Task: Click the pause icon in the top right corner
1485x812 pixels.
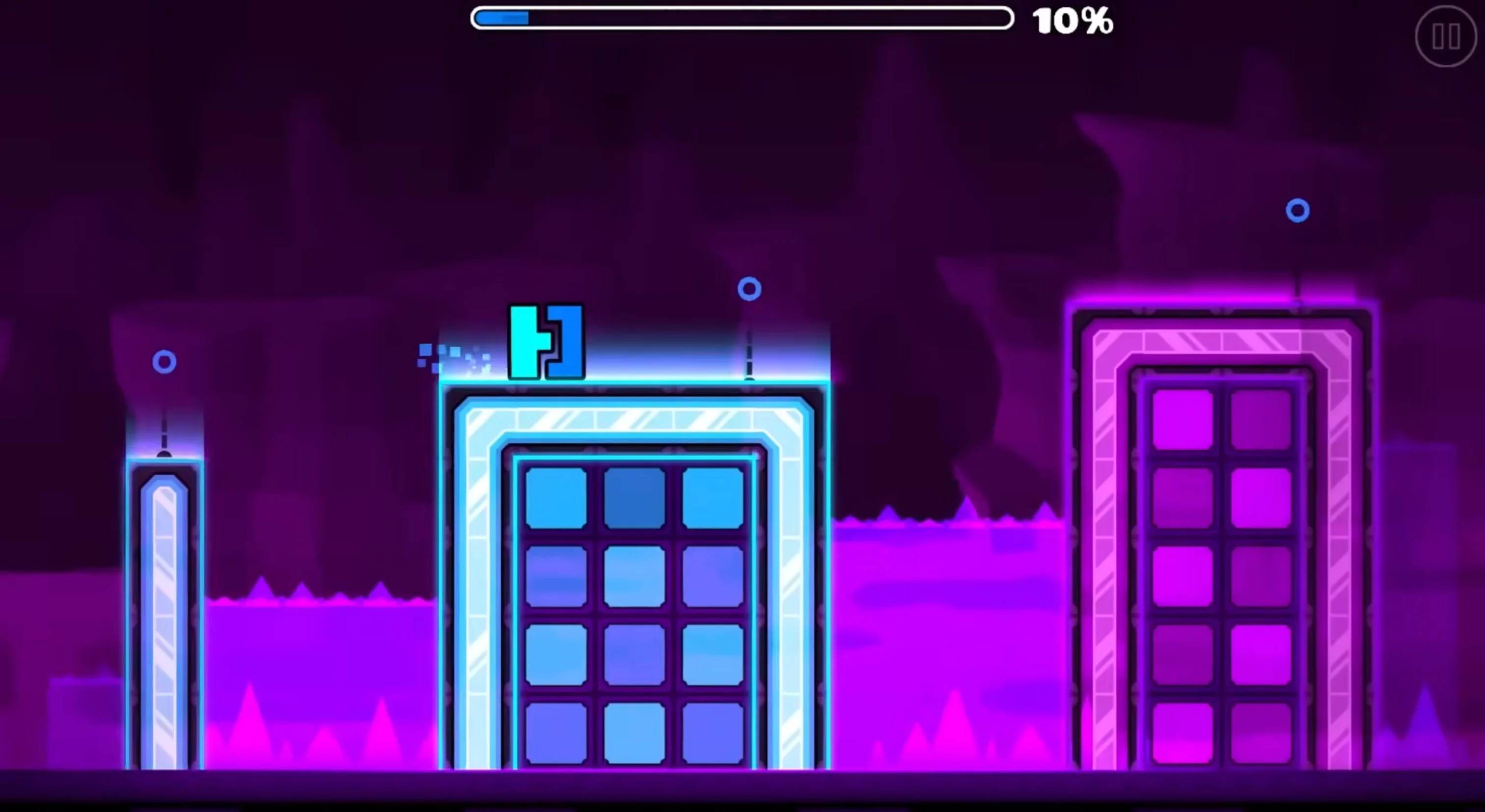Action: click(1446, 38)
